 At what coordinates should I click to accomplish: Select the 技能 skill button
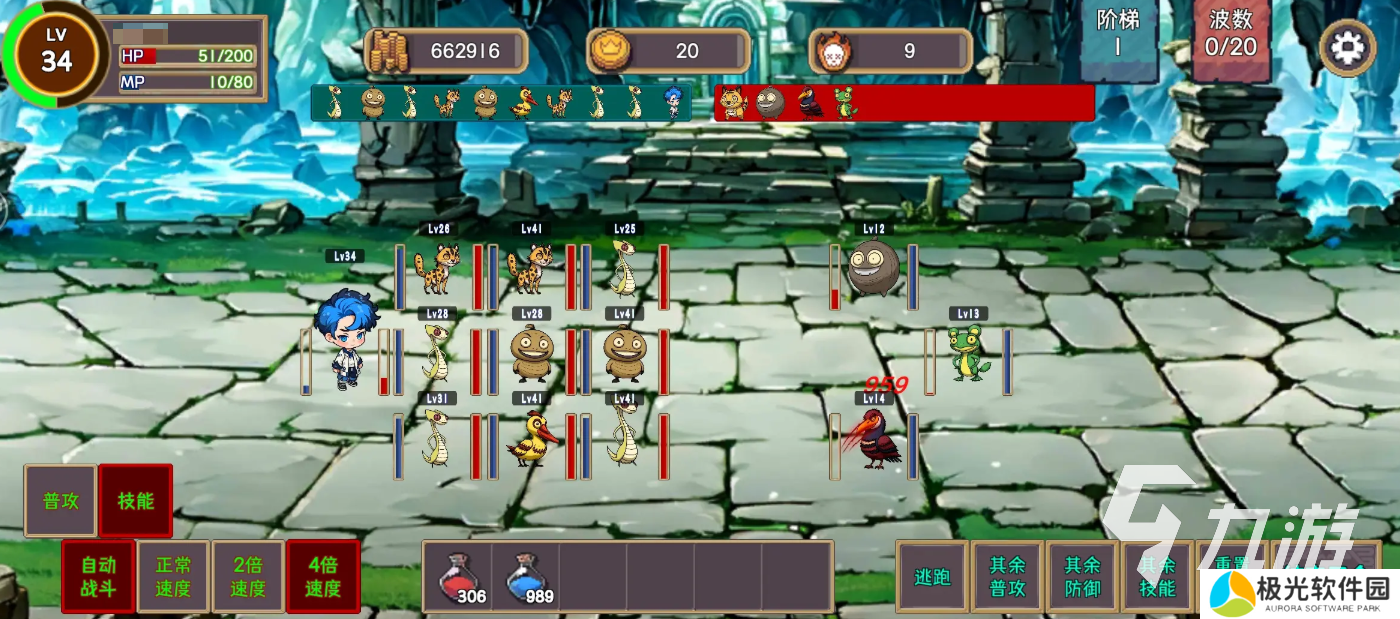pyautogui.click(x=135, y=500)
